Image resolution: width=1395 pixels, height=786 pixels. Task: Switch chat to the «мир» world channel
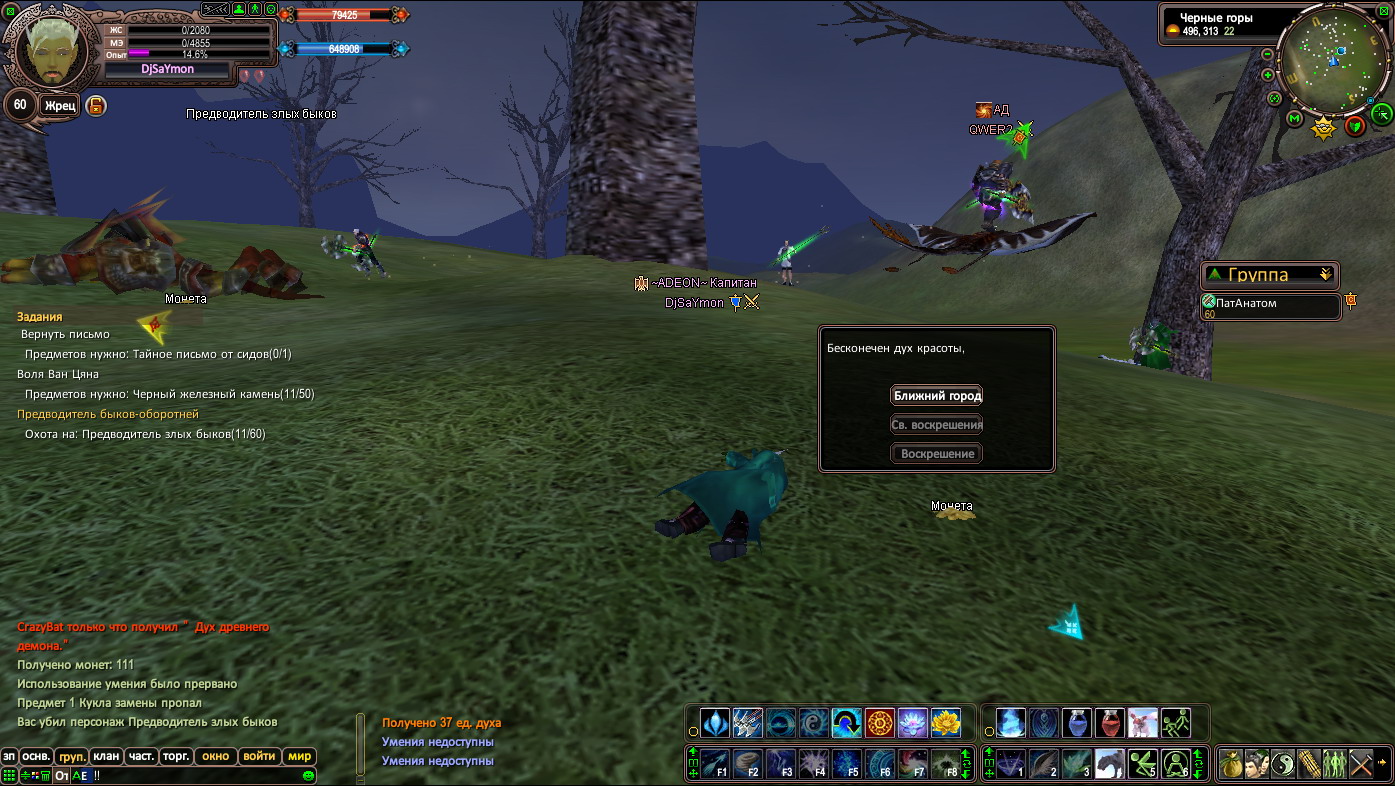pyautogui.click(x=299, y=756)
